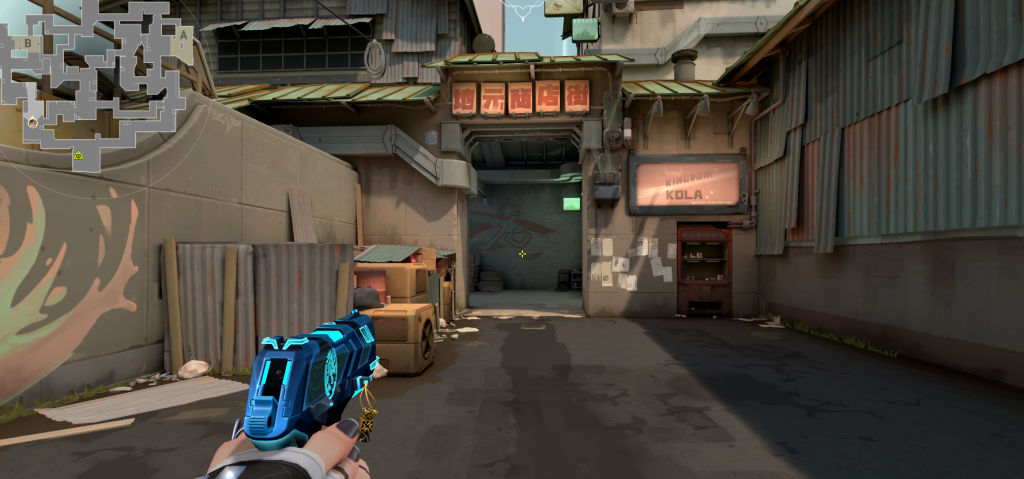
Task: Click the yellow triangle marker on minimap
Action: pos(78,155)
